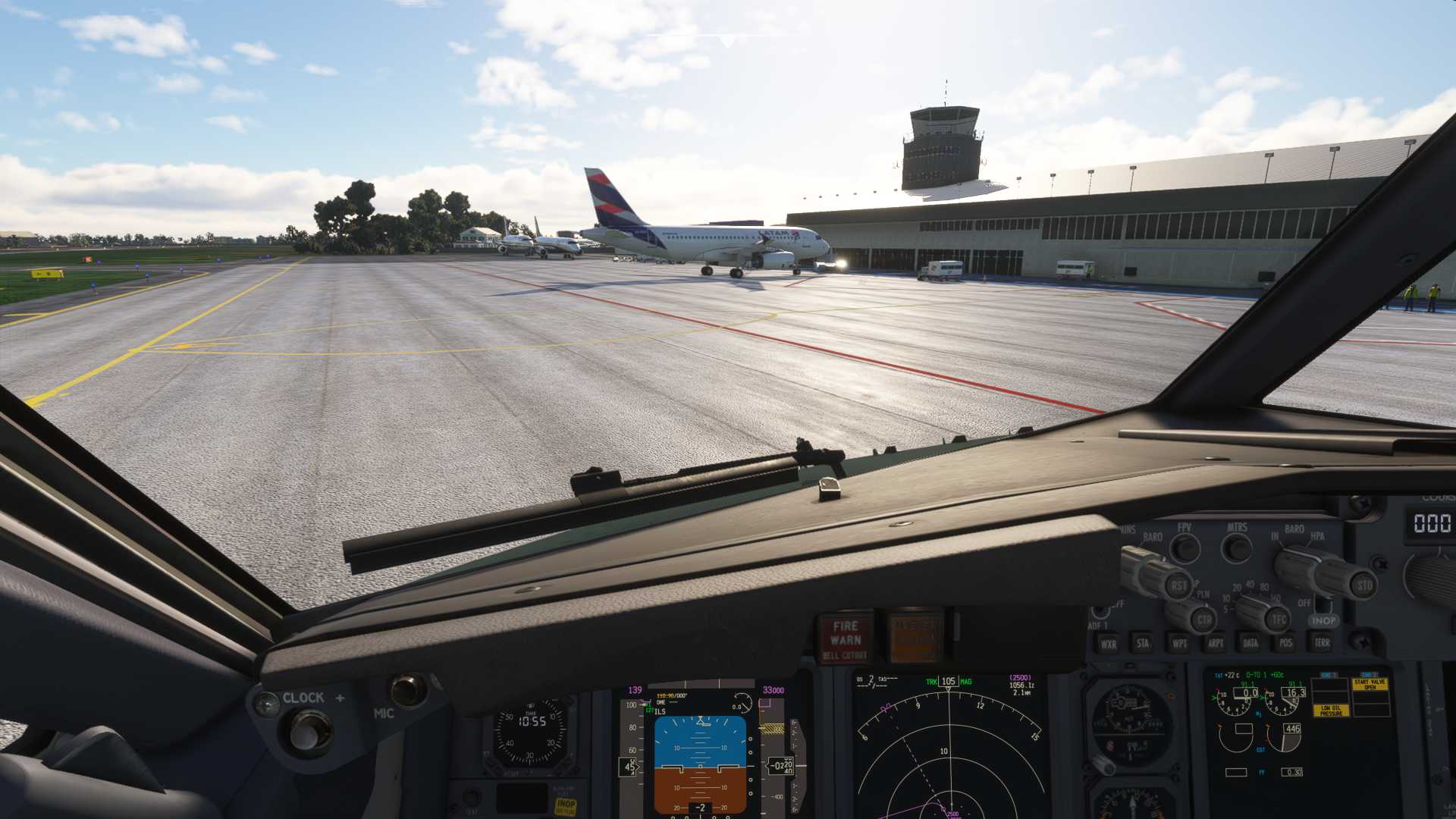The image size is (1456, 819).
Task: Toggle the WXR weather radar button
Action: pos(1108,644)
